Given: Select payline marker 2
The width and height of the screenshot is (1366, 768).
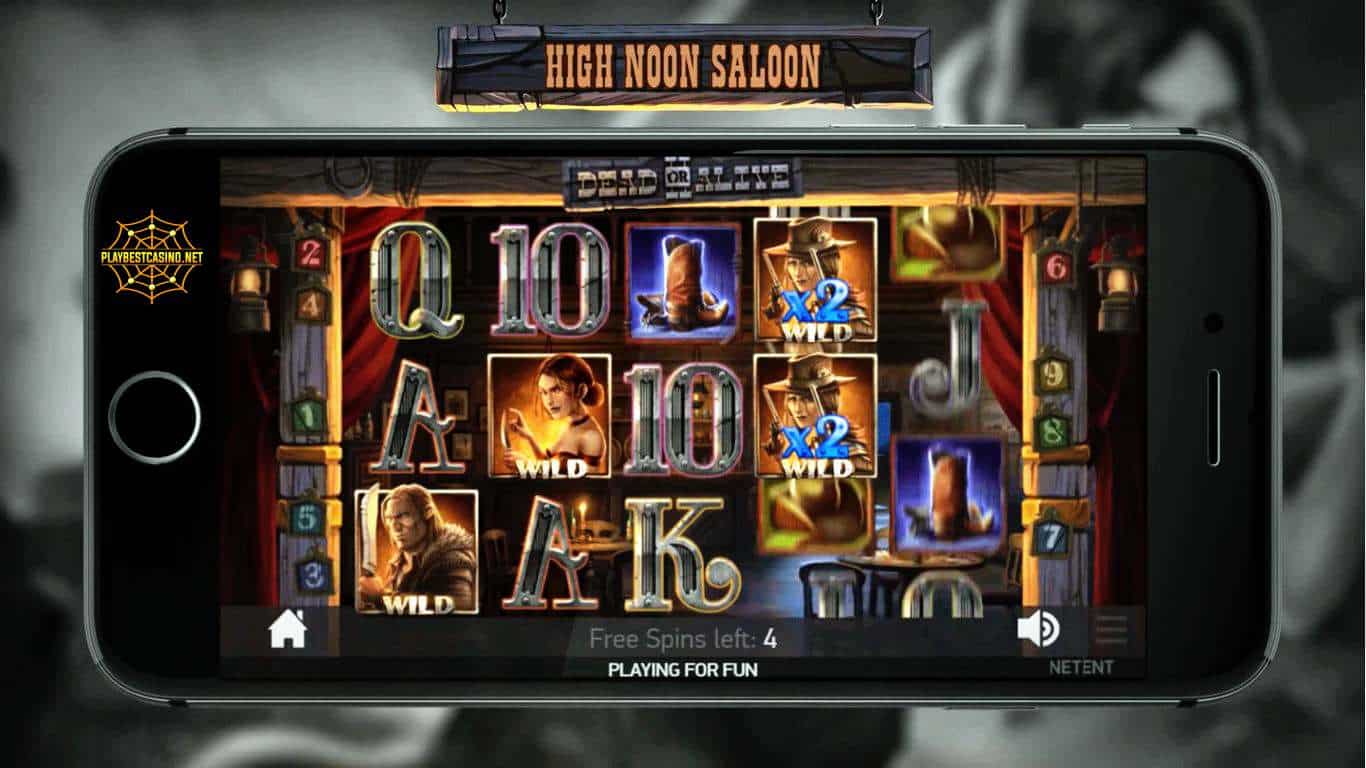Looking at the screenshot, I should 309,254.
